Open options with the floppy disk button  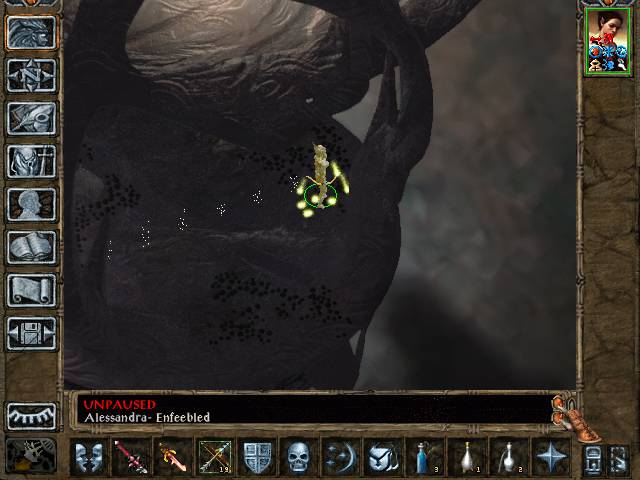click(x=31, y=333)
